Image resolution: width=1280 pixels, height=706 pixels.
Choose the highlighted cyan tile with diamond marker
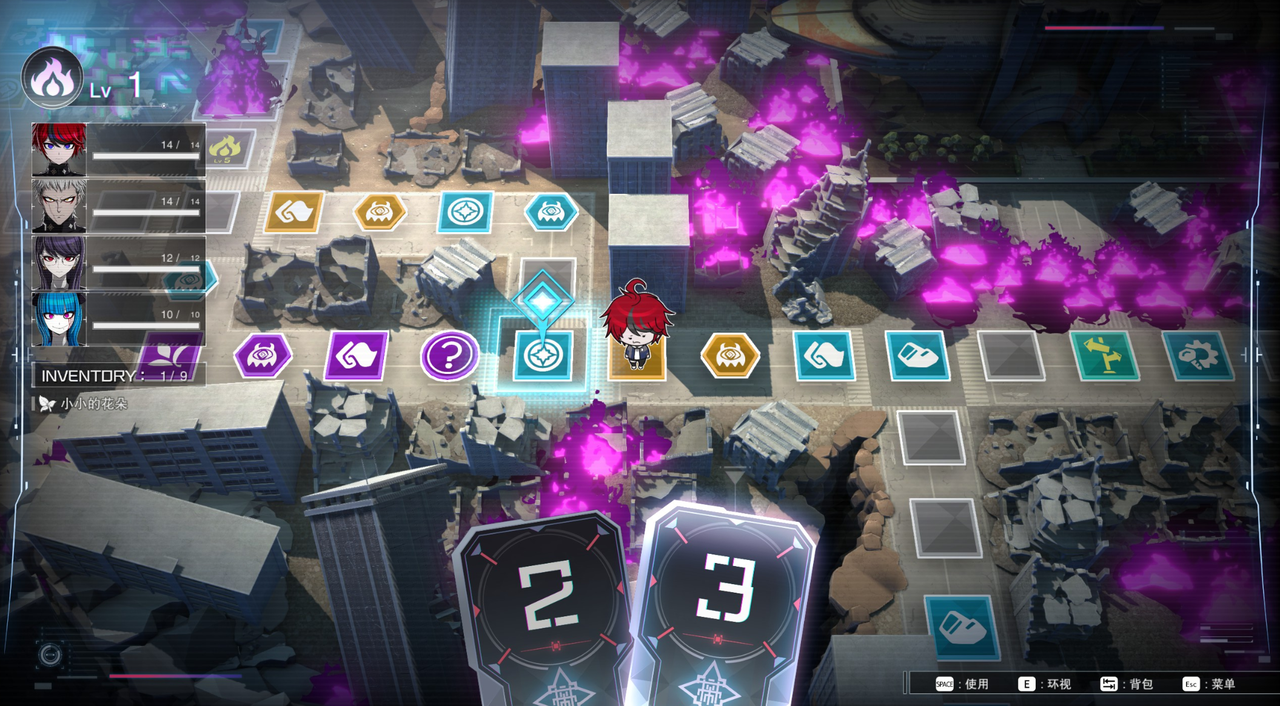point(543,355)
